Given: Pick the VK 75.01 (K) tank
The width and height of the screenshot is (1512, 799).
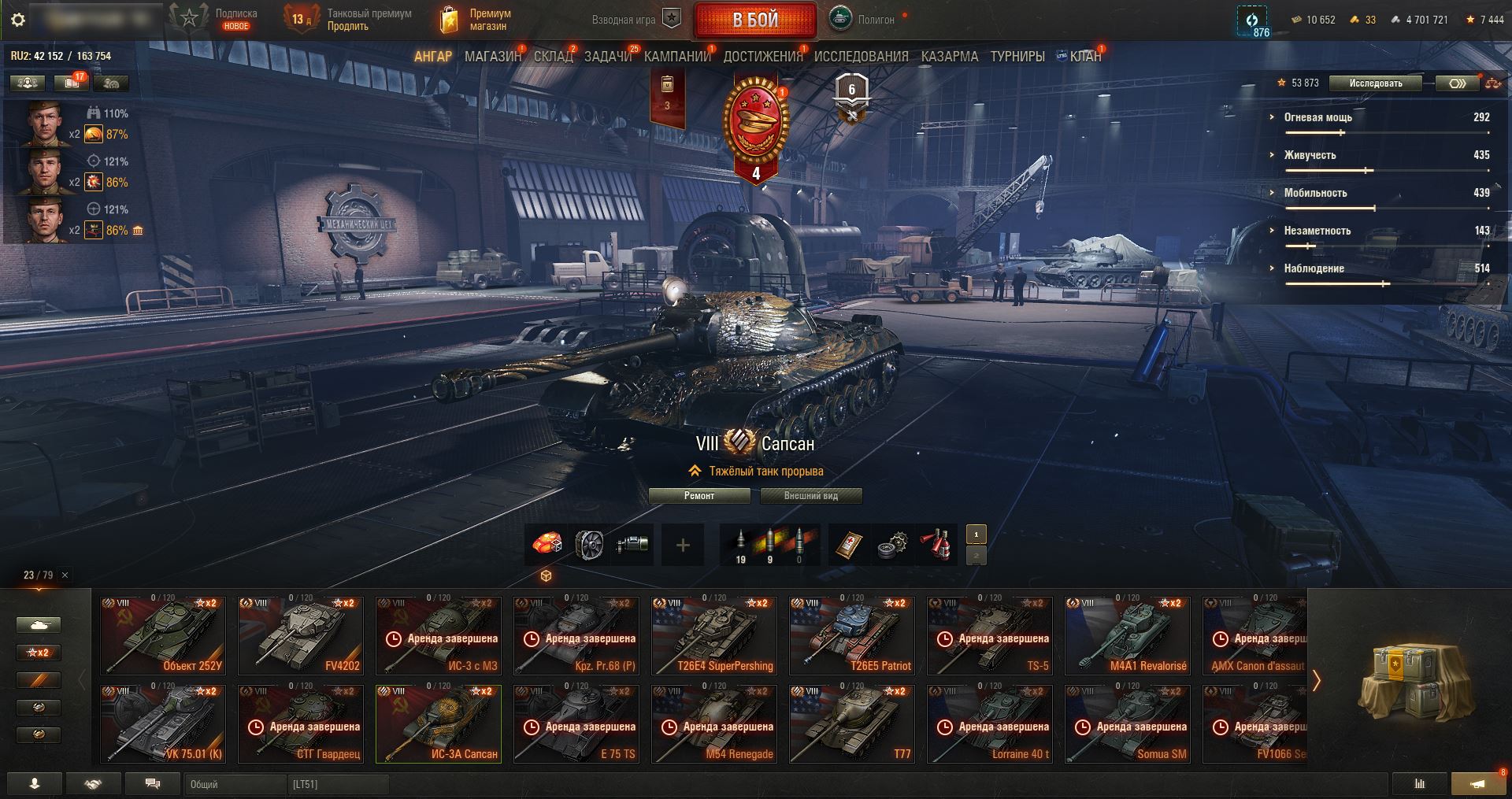Looking at the screenshot, I should (163, 724).
